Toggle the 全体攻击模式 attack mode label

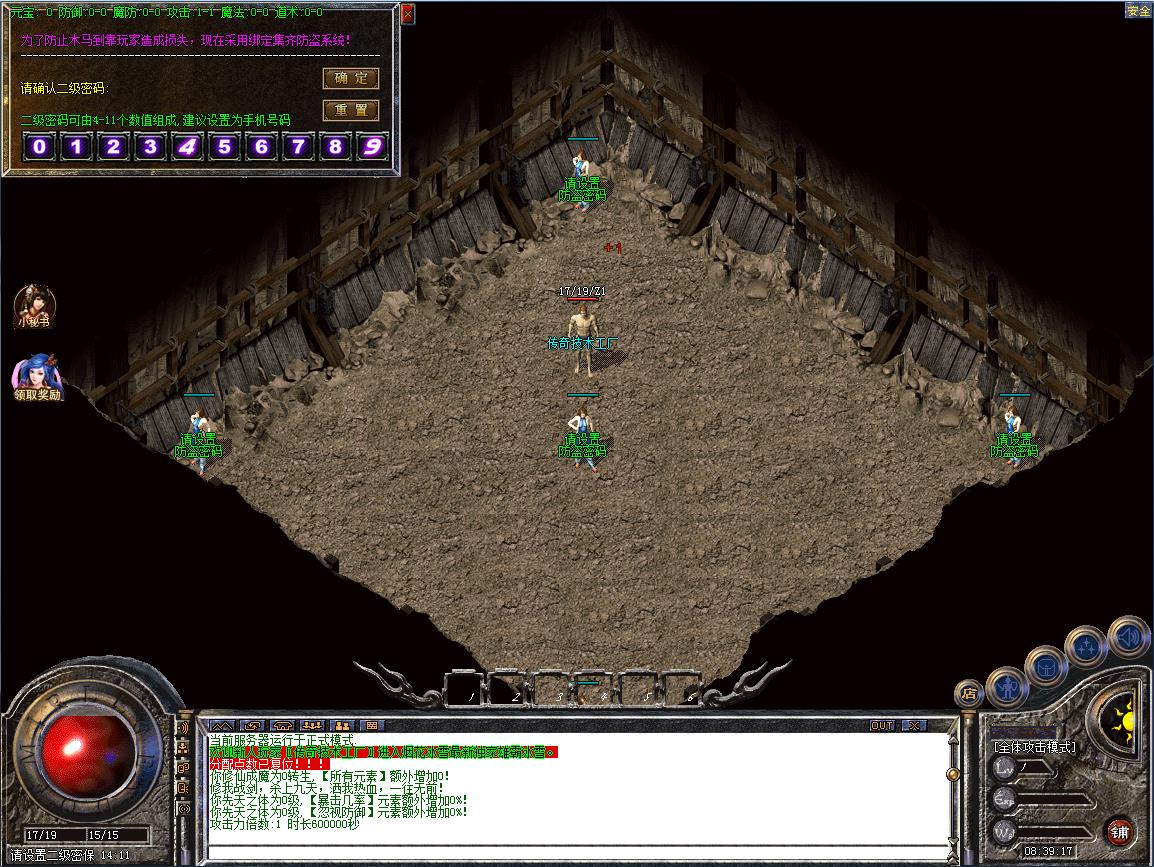point(1034,747)
